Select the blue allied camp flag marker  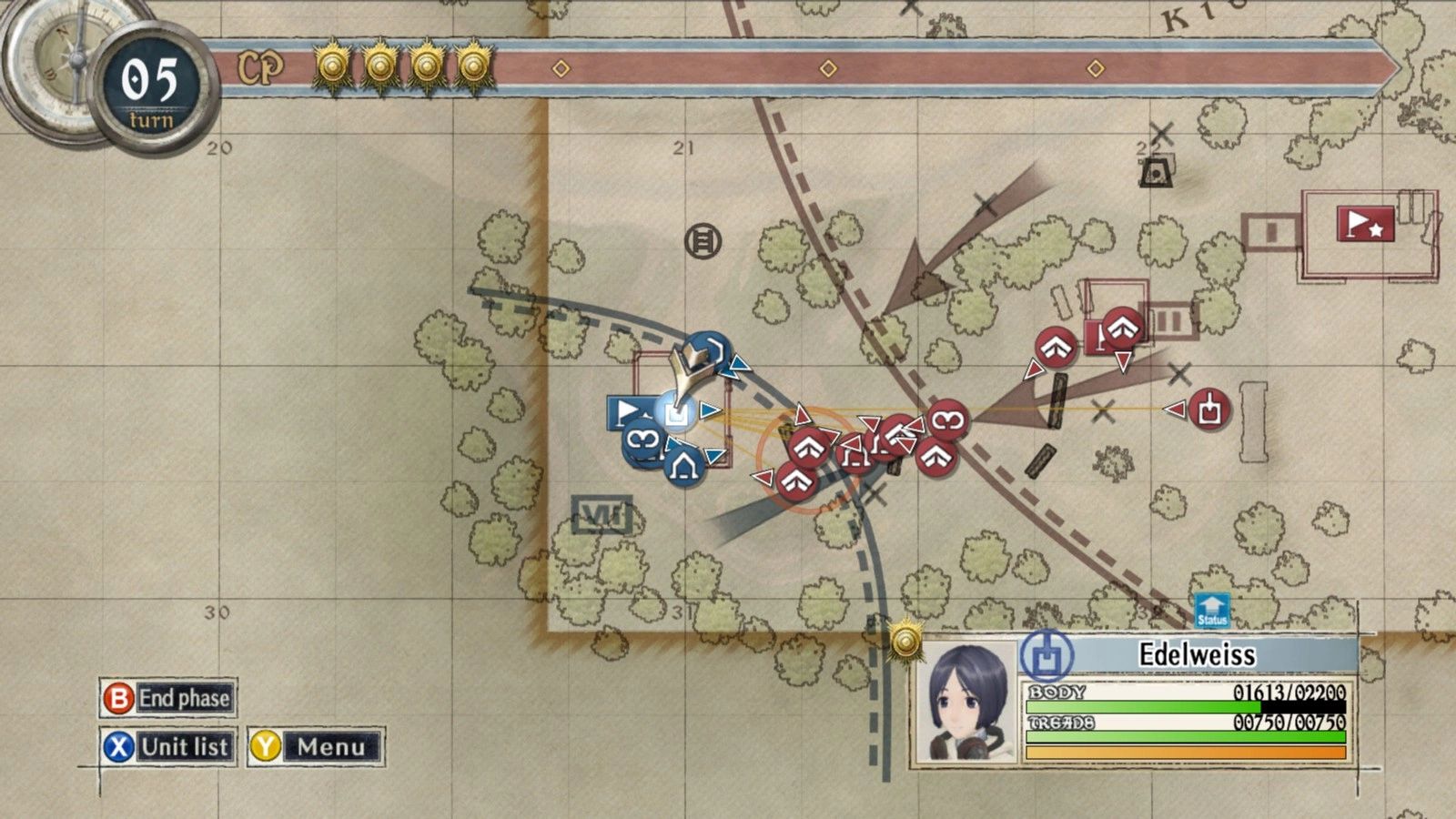click(x=625, y=412)
